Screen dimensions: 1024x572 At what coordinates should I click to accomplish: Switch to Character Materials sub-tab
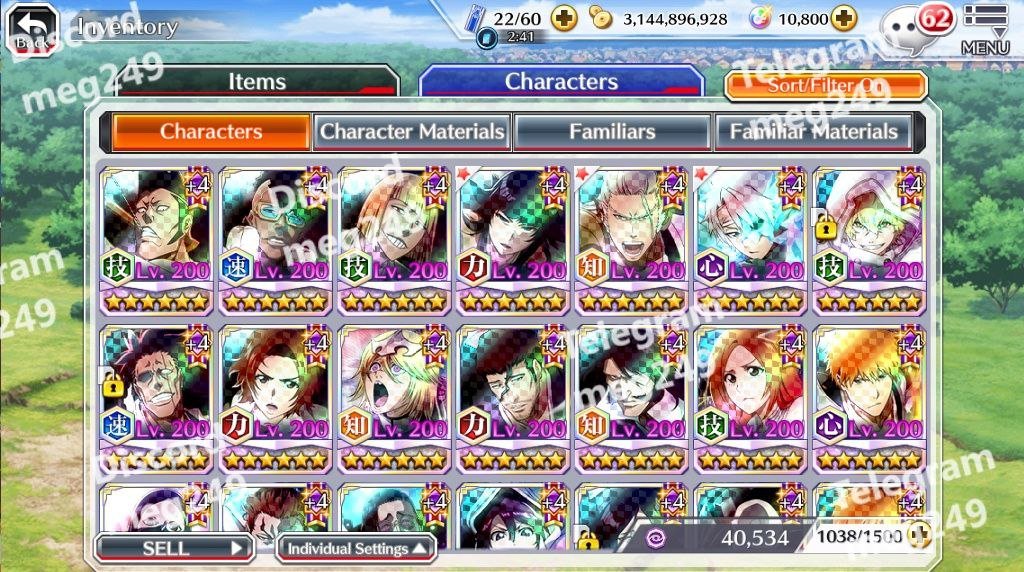(412, 132)
